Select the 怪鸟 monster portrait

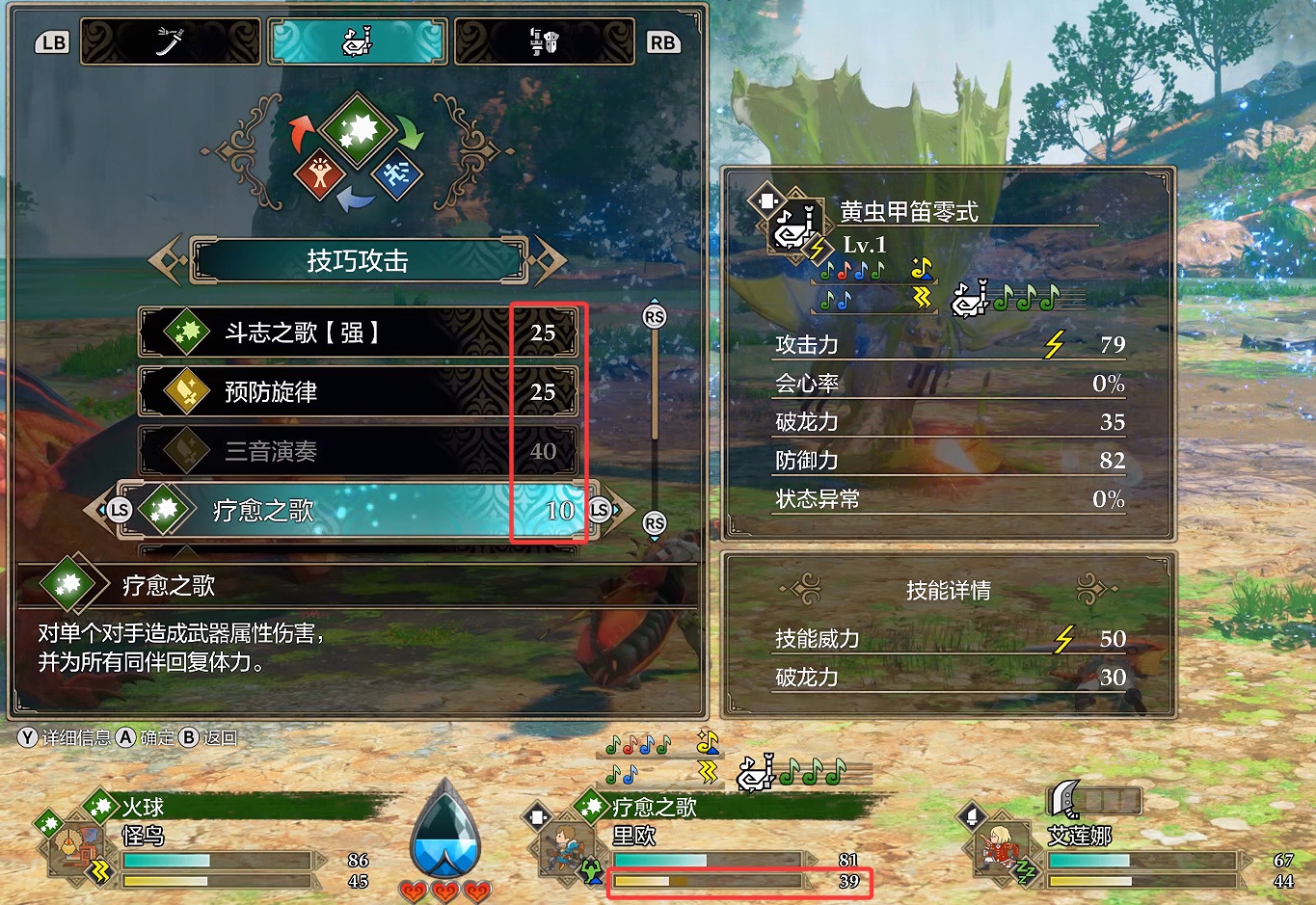click(72, 847)
